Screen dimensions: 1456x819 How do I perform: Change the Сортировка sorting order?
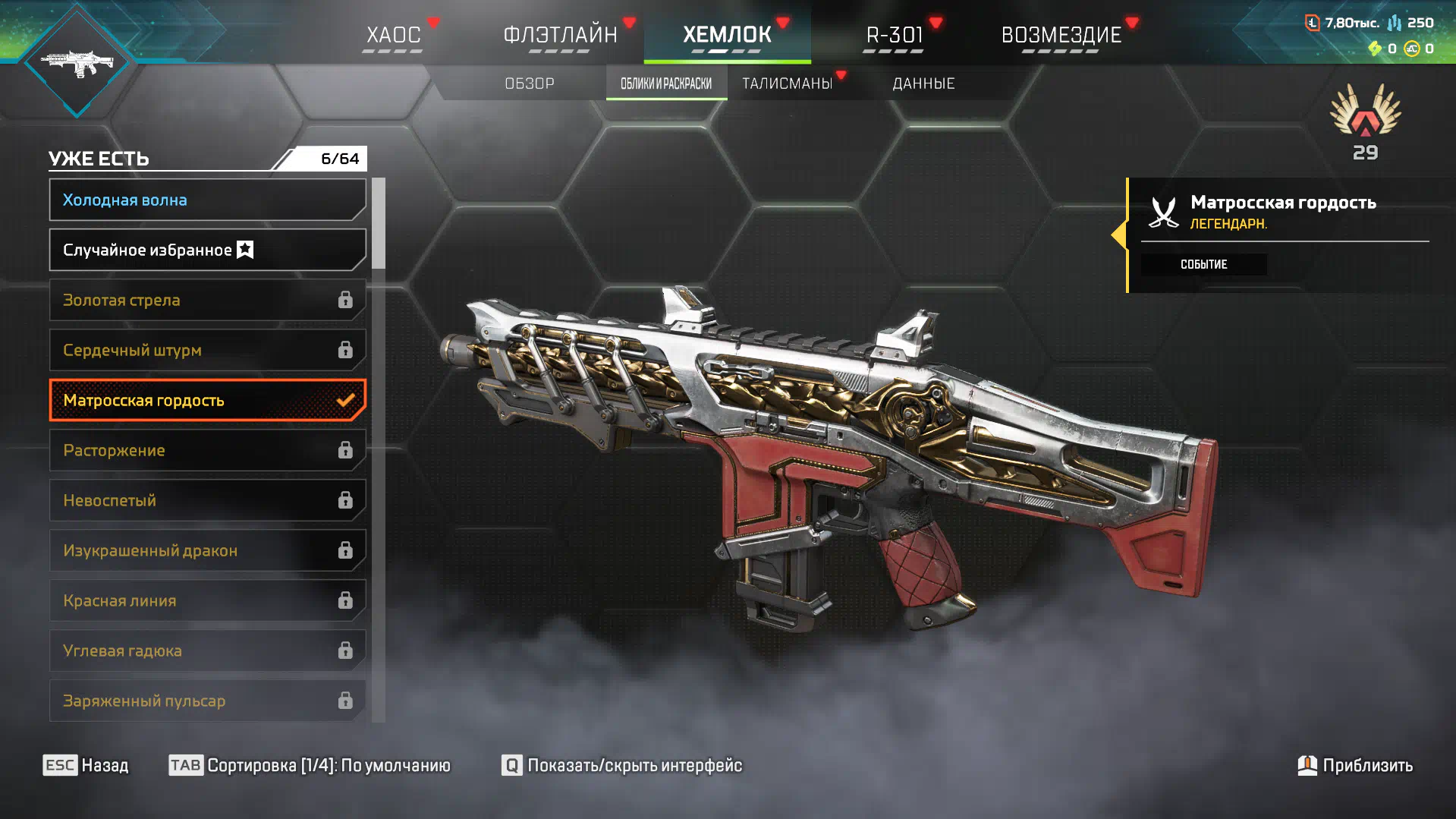coord(310,765)
